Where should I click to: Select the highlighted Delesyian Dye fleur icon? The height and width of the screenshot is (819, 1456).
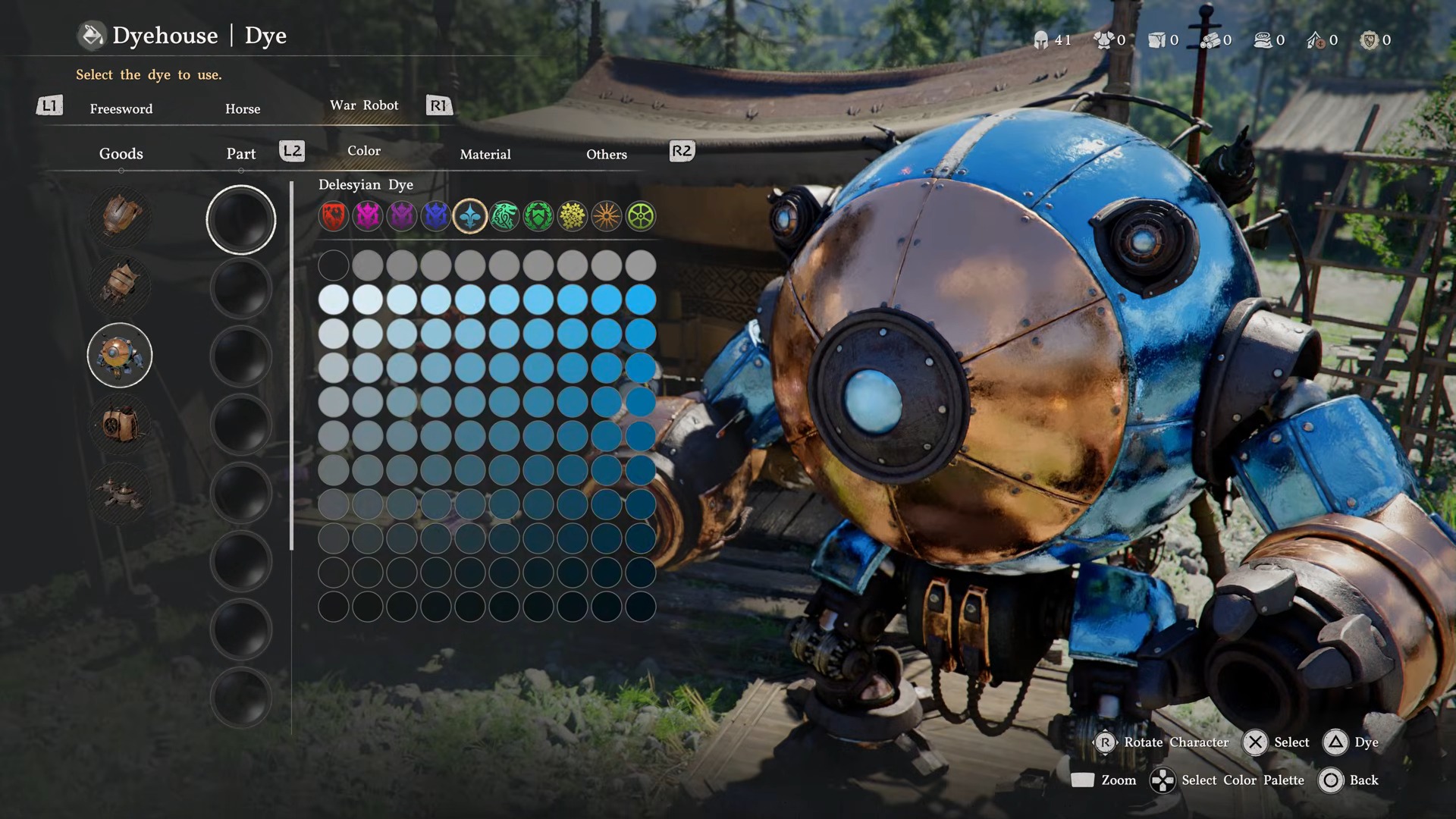pos(469,216)
